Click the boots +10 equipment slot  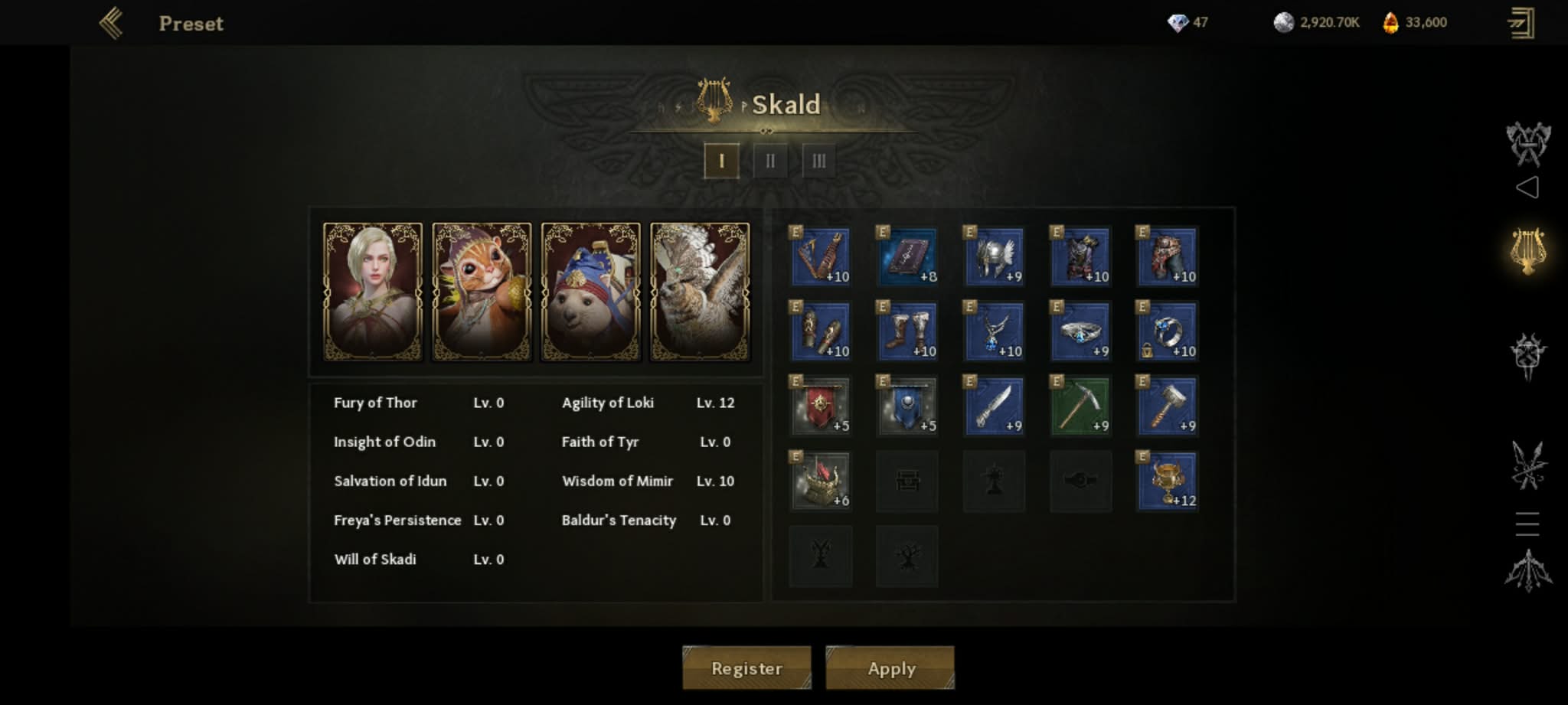tap(907, 331)
